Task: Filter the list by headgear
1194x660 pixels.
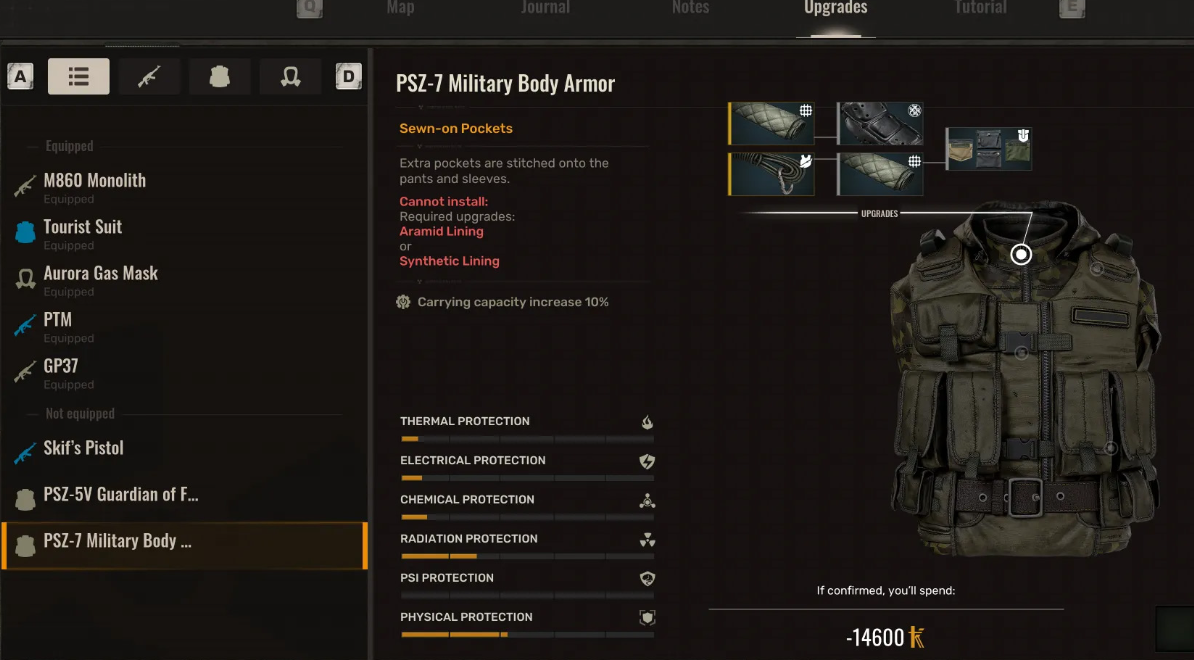Action: click(290, 76)
